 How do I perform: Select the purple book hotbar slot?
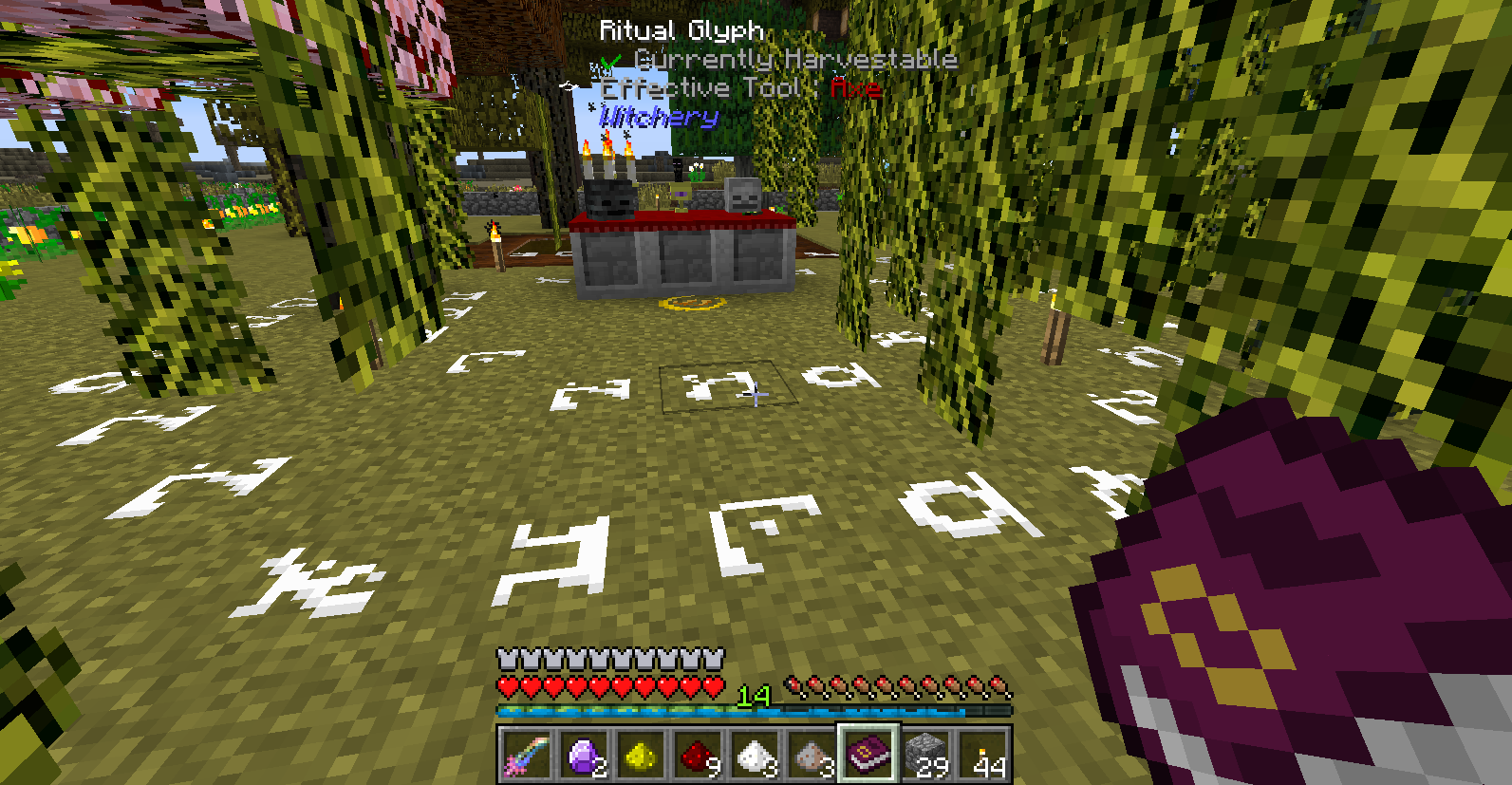(x=868, y=756)
